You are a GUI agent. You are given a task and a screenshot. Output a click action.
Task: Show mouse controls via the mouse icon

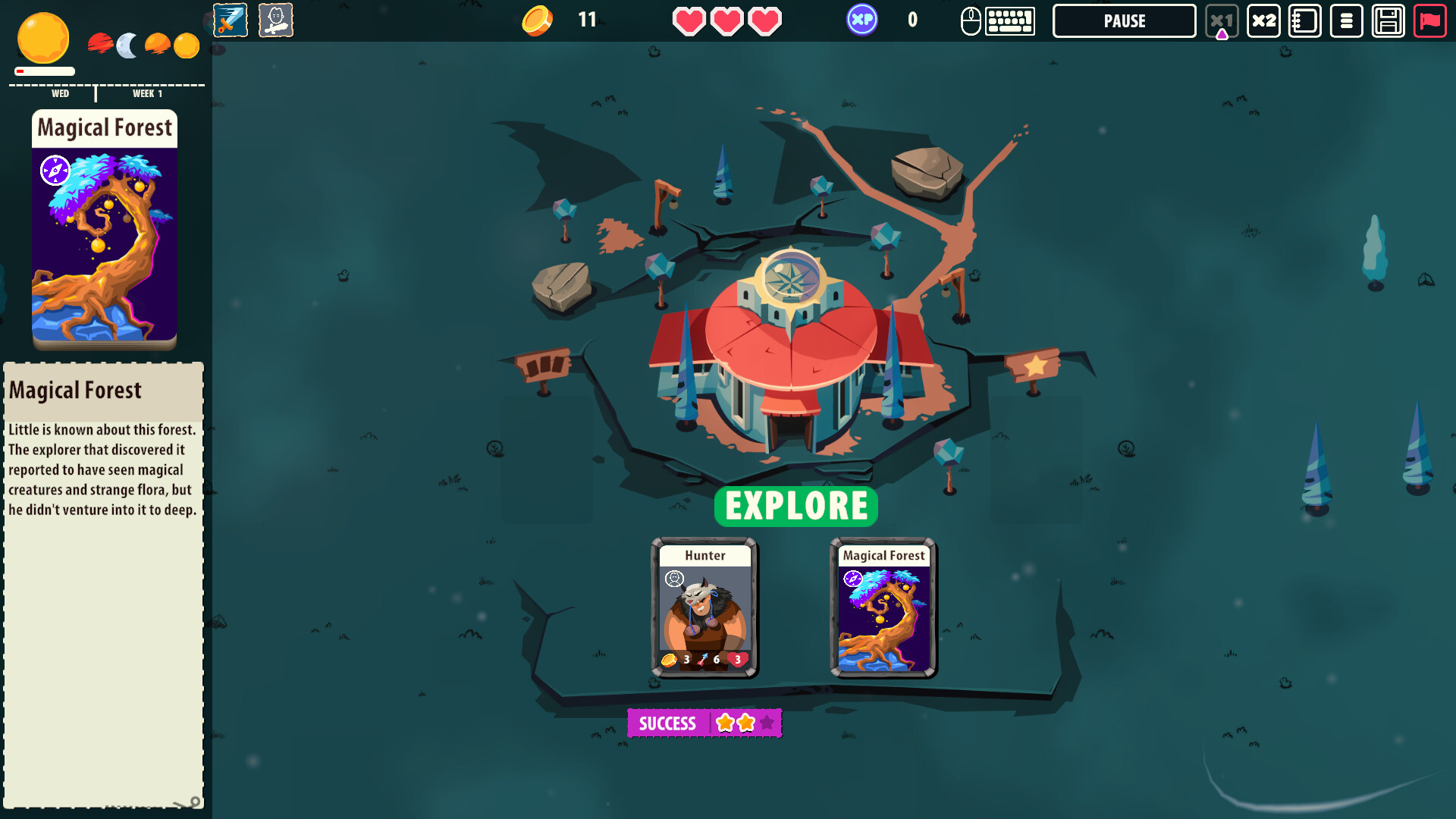click(971, 20)
